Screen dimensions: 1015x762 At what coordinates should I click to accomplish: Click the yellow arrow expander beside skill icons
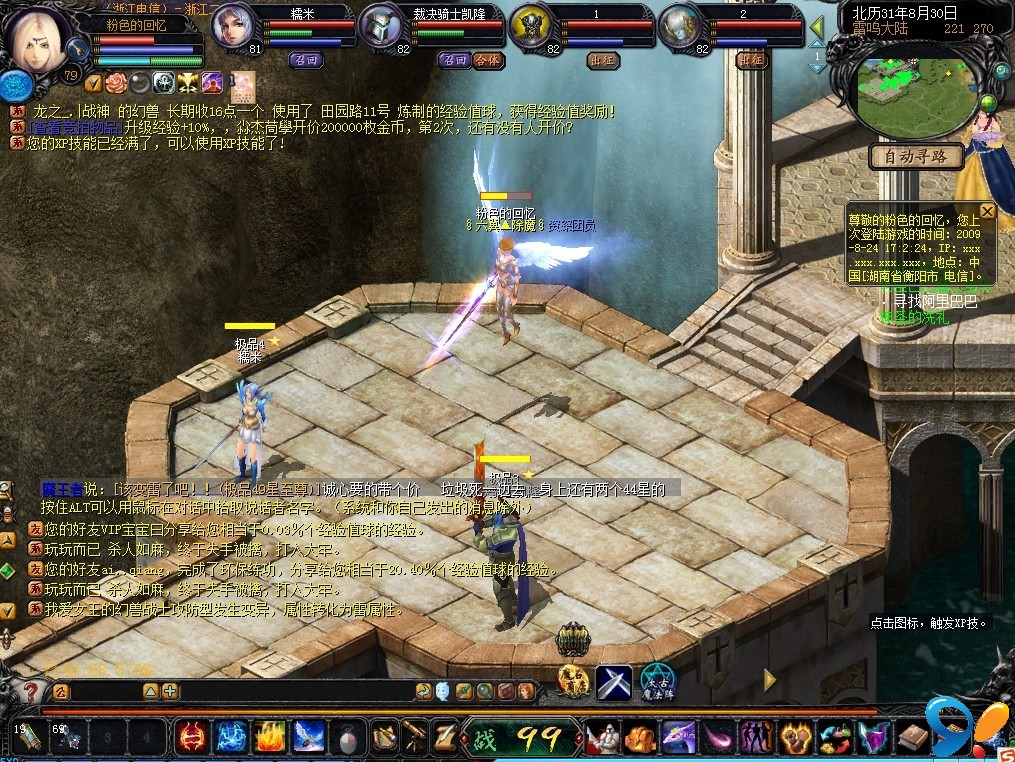pos(770,681)
